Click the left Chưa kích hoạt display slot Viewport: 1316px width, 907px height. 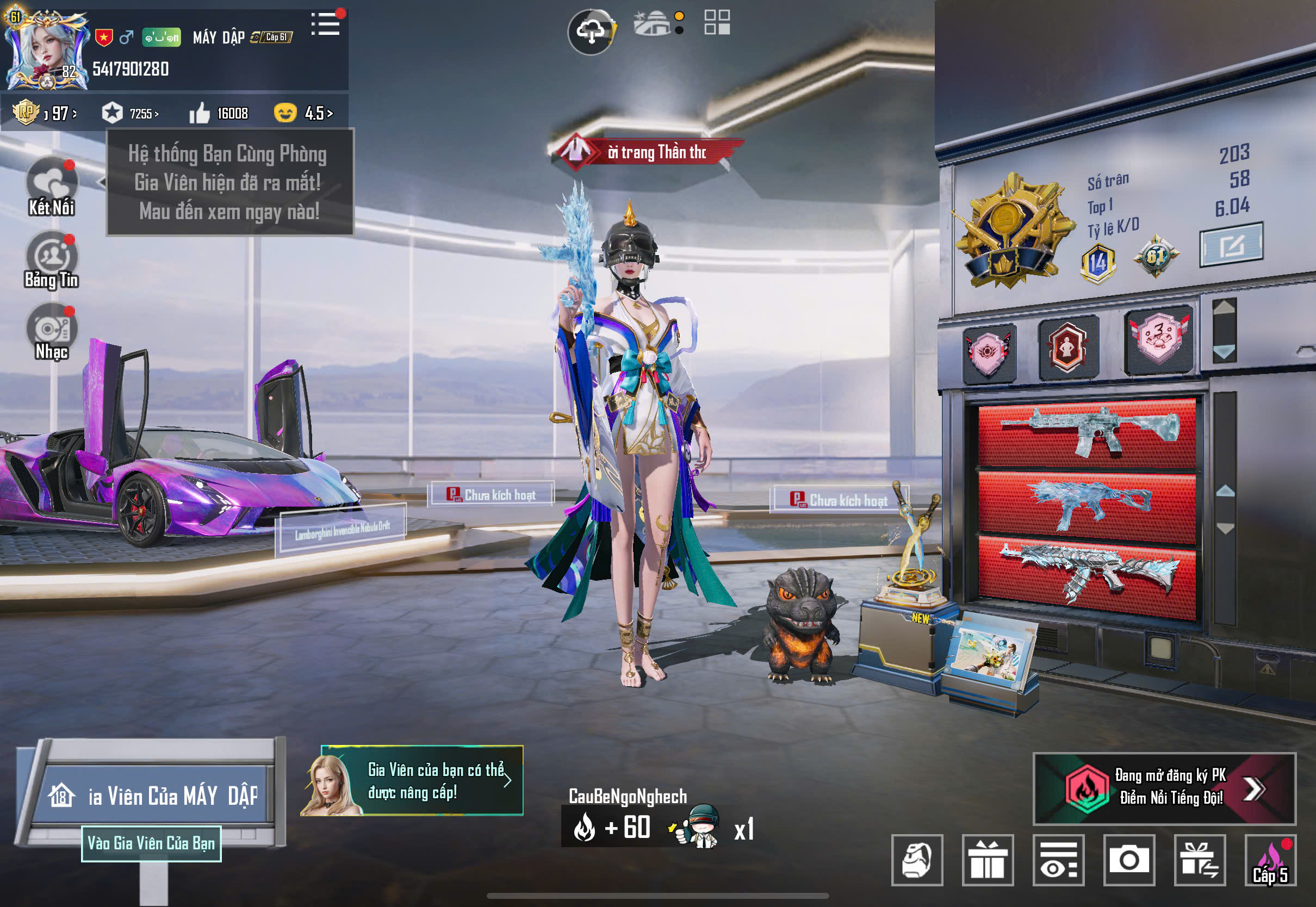tap(492, 494)
